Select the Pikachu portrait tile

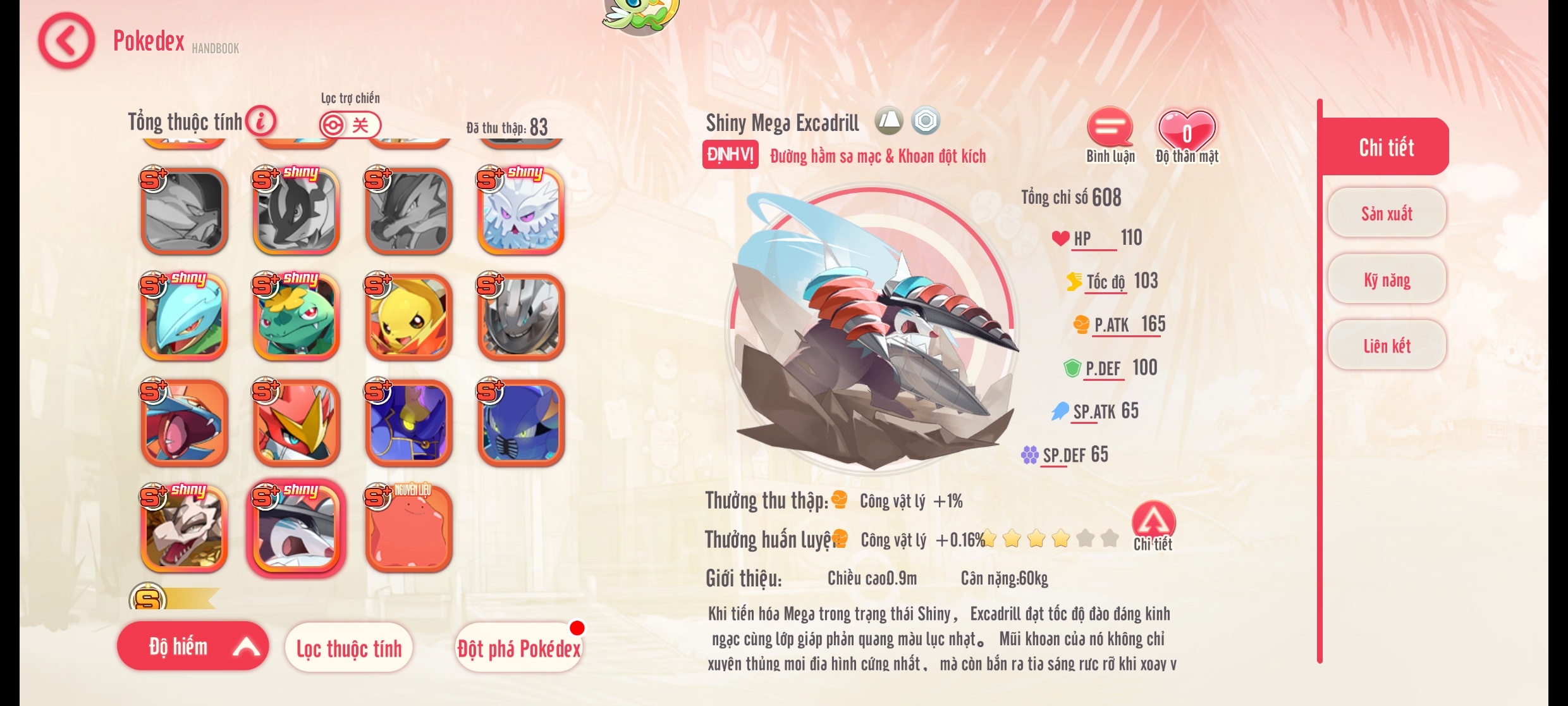click(x=408, y=318)
